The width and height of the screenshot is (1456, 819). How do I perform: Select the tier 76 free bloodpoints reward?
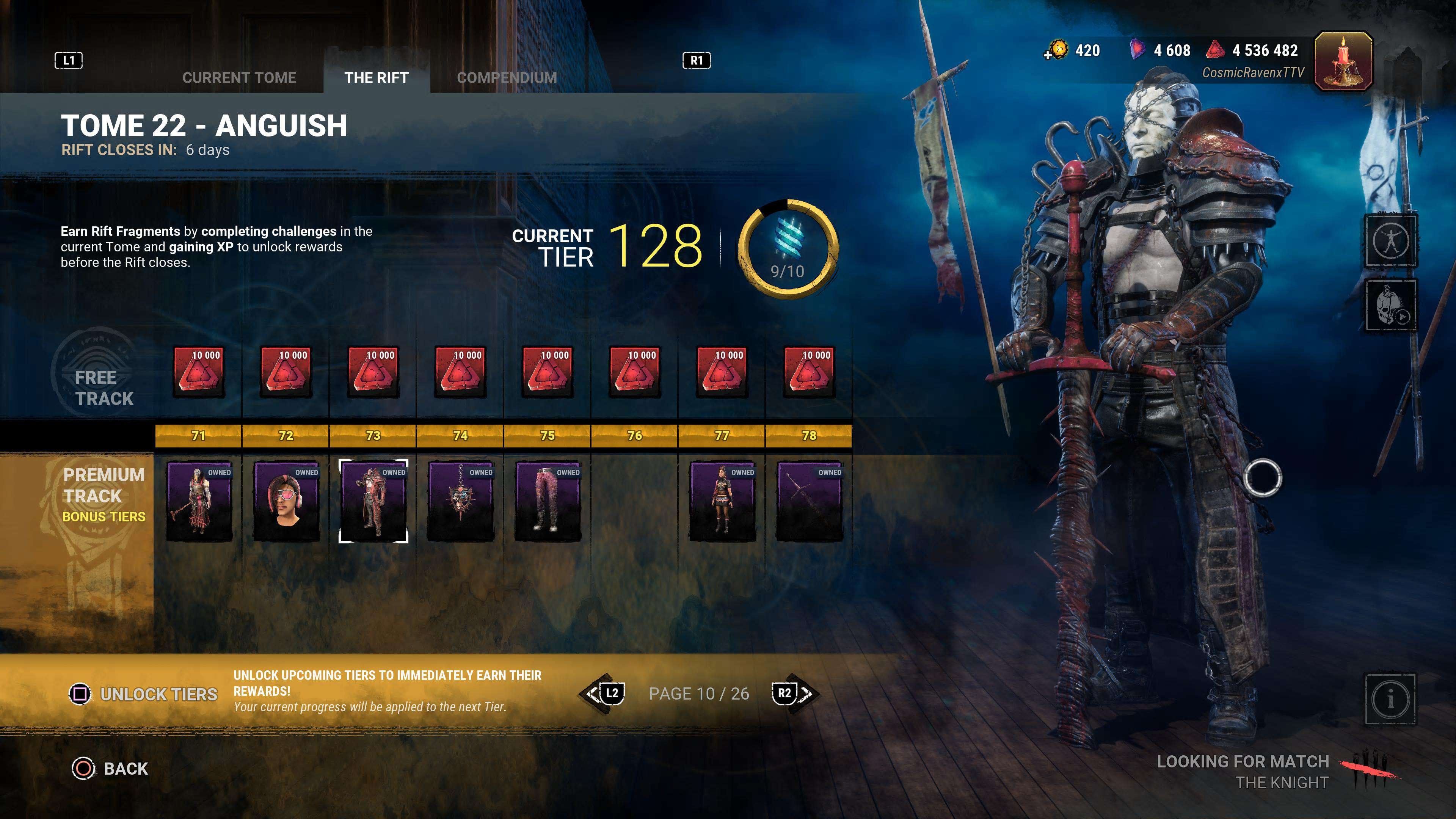(635, 372)
